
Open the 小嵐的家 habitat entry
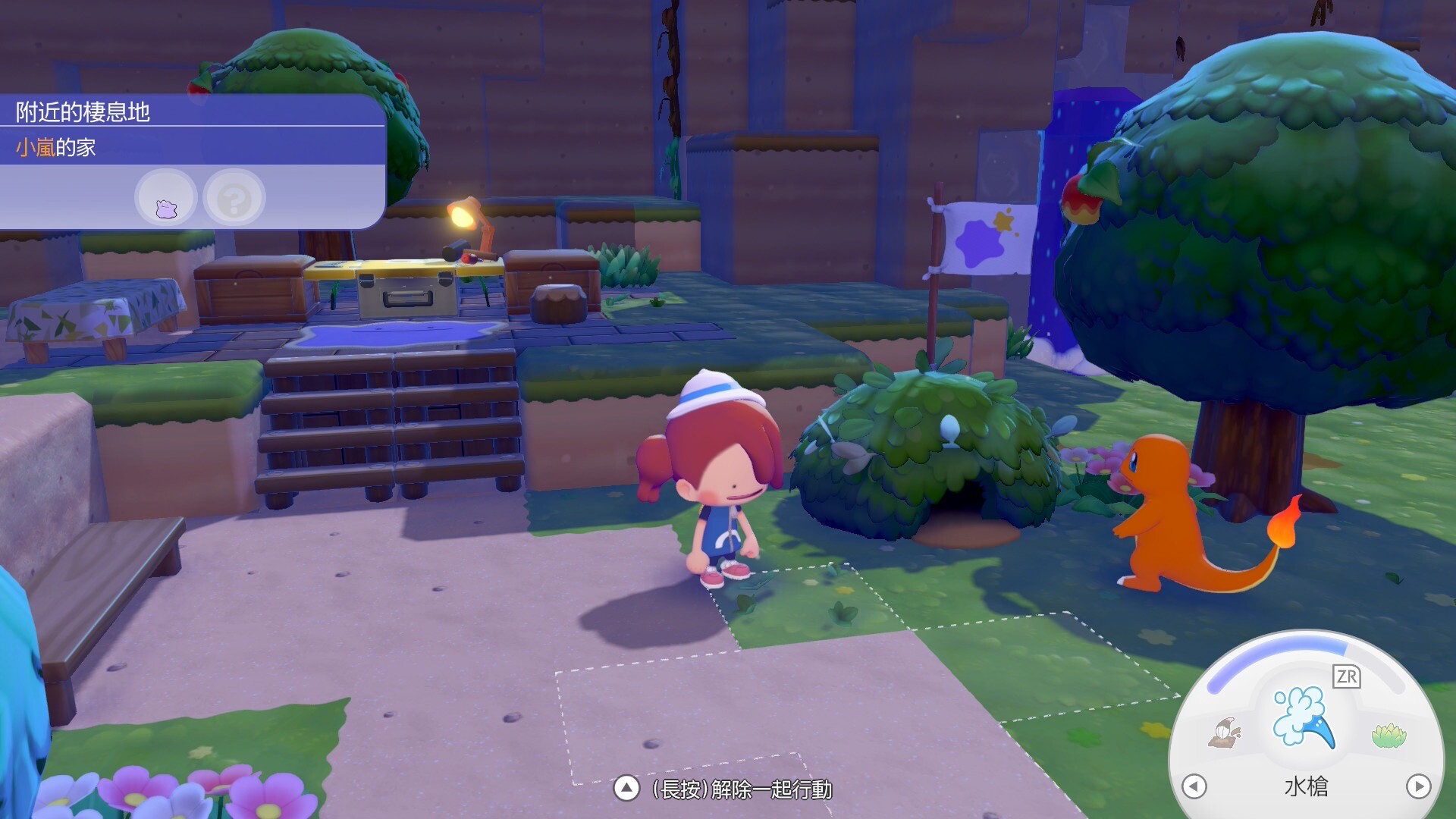pyautogui.click(x=56, y=147)
